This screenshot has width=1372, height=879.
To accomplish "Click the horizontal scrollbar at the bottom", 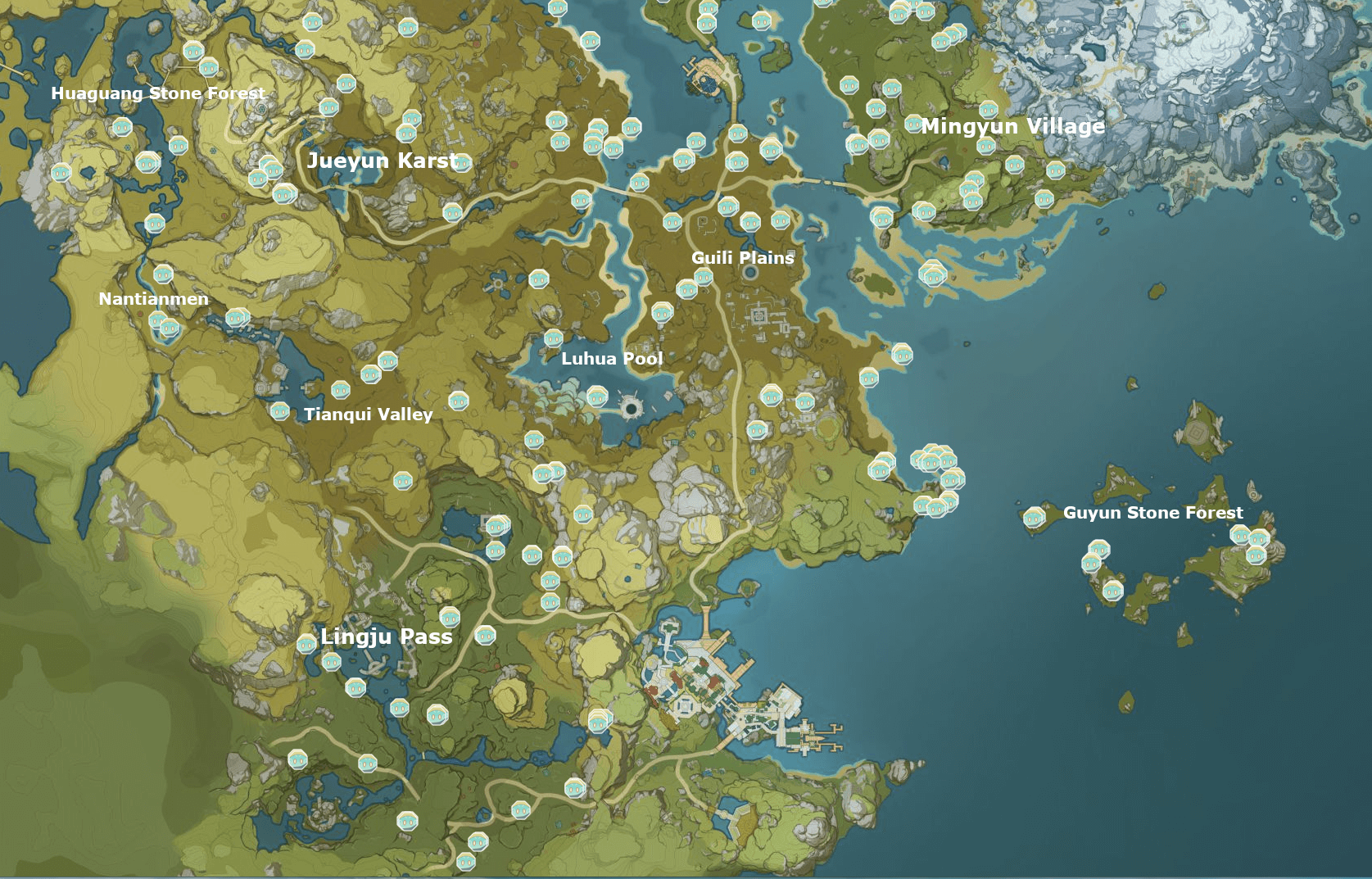I will pos(686,875).
